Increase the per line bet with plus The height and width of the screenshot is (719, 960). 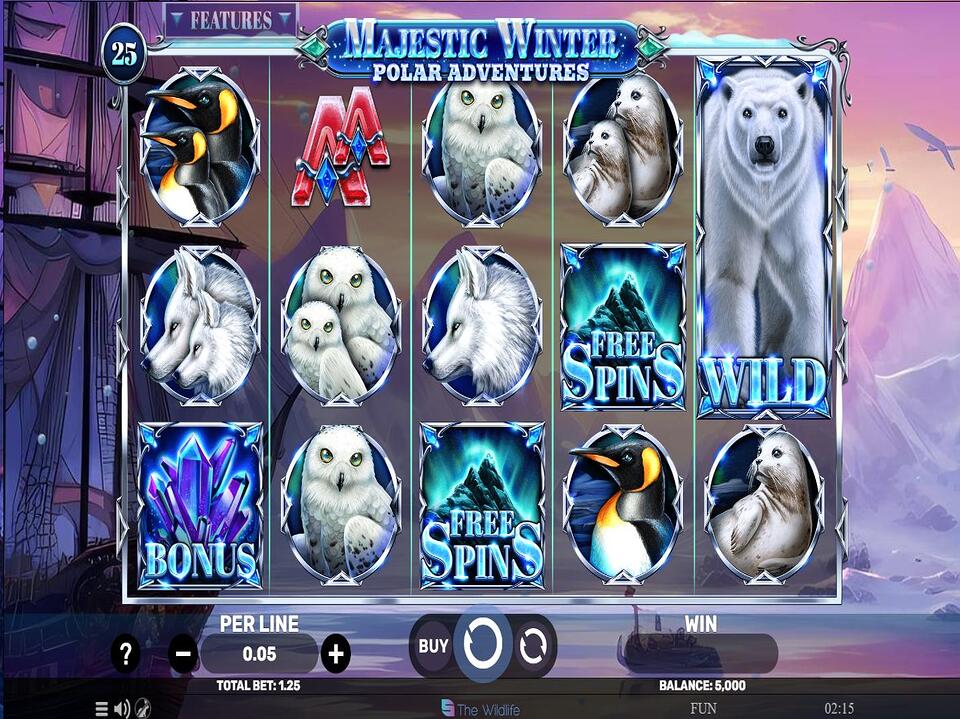click(336, 655)
